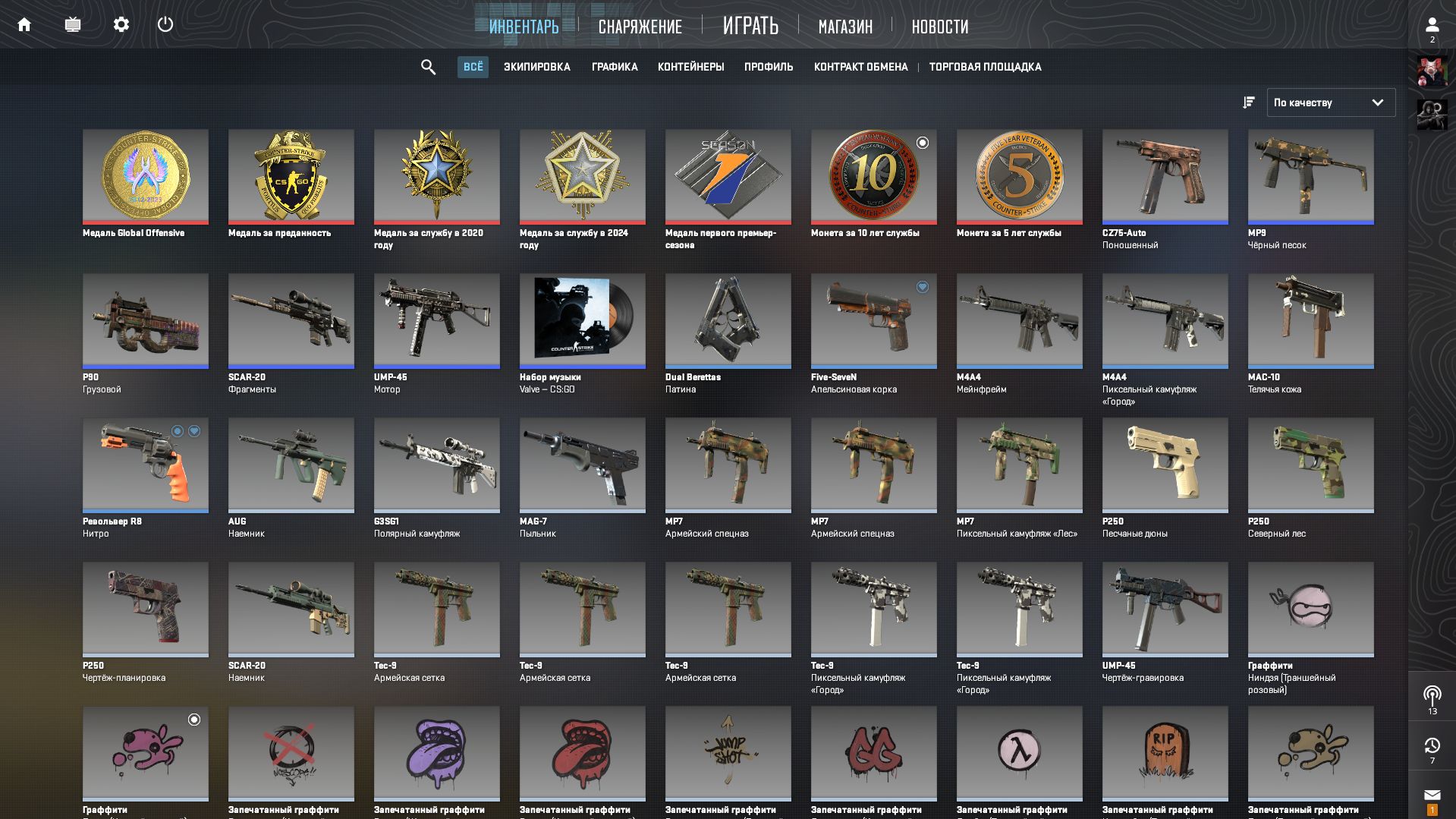Open the По качеству sorting dropdown
1456x819 pixels.
[x=1330, y=102]
